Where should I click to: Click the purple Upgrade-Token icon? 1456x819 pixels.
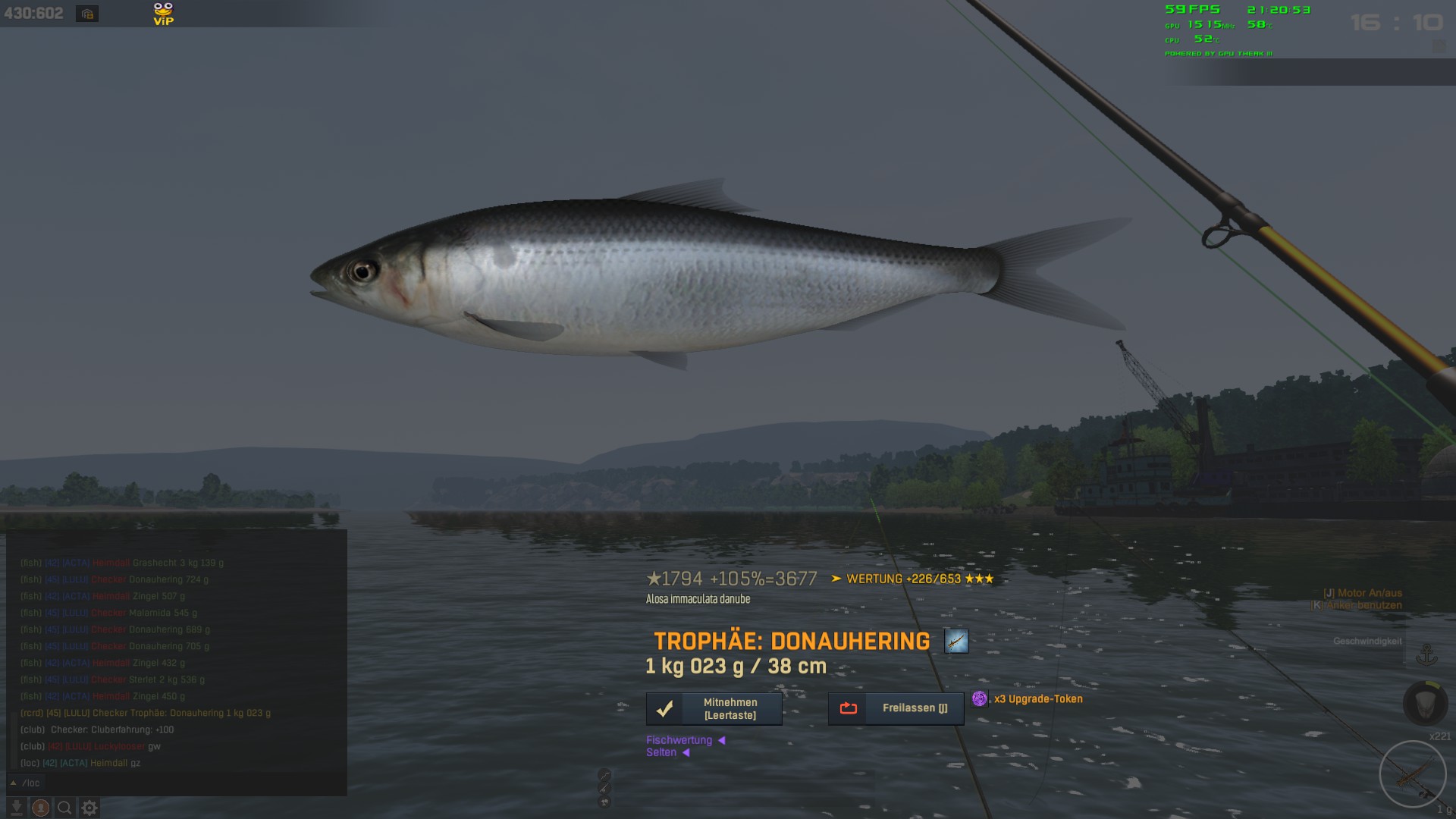click(980, 698)
